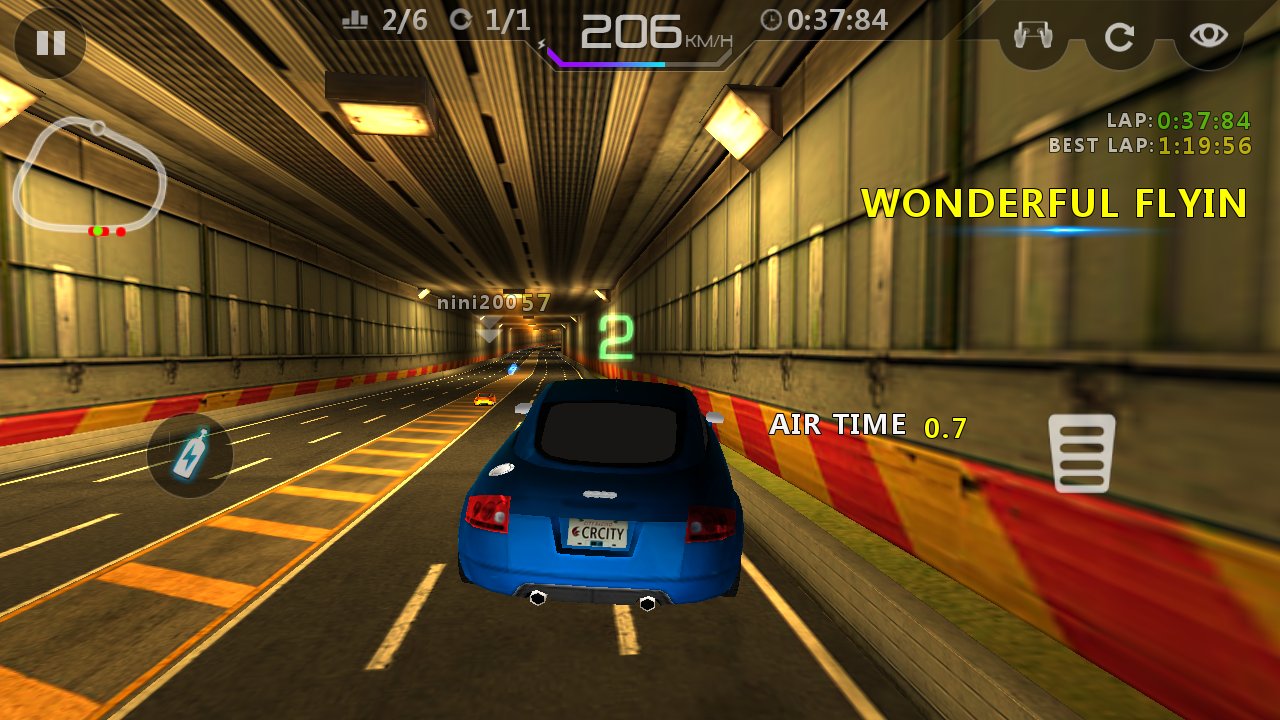Pause the race
1280x720 pixels.
coord(50,42)
